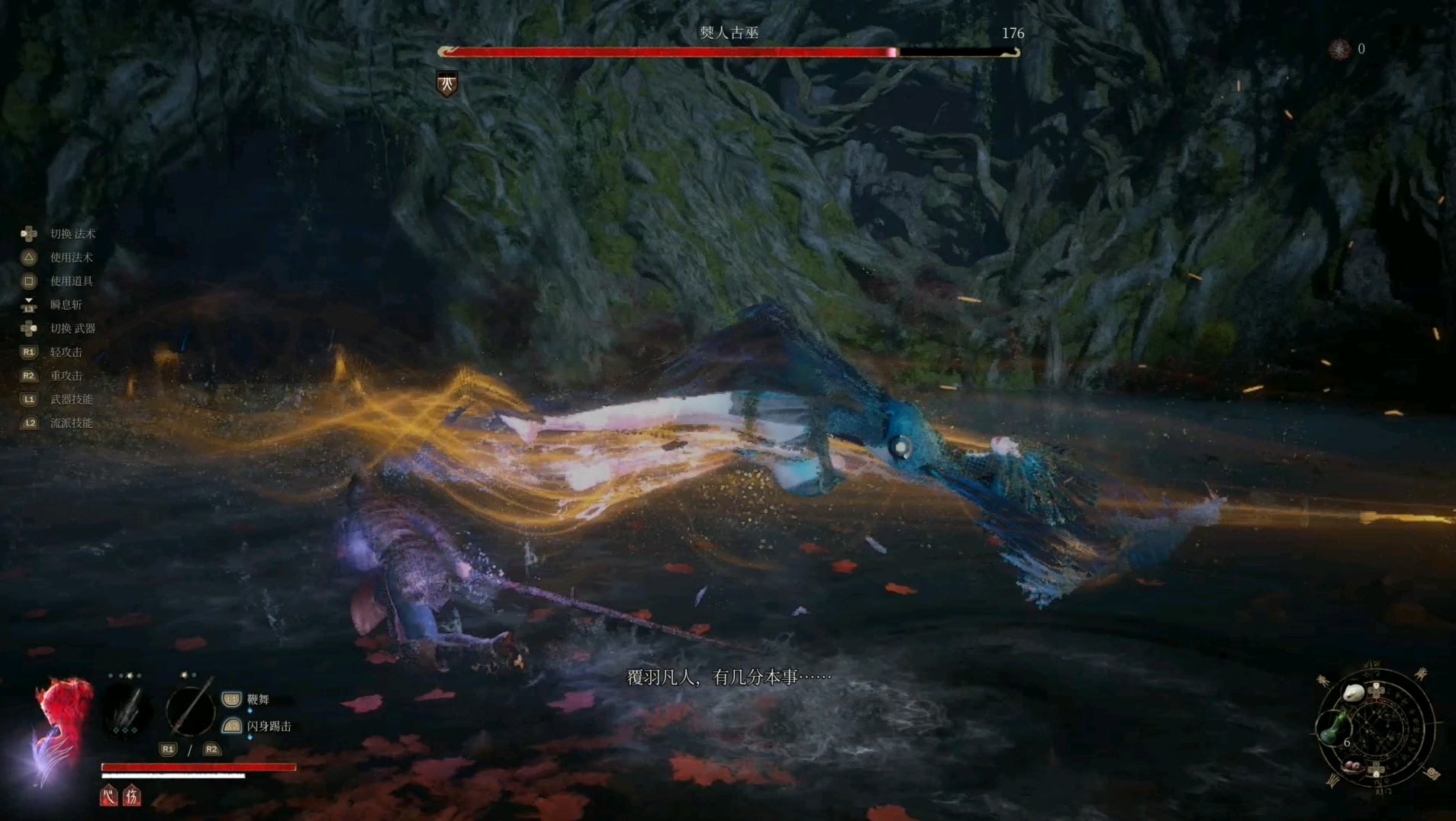Select the equipped staff weapon icon
Screen dimensions: 1456x821
[x=191, y=710]
